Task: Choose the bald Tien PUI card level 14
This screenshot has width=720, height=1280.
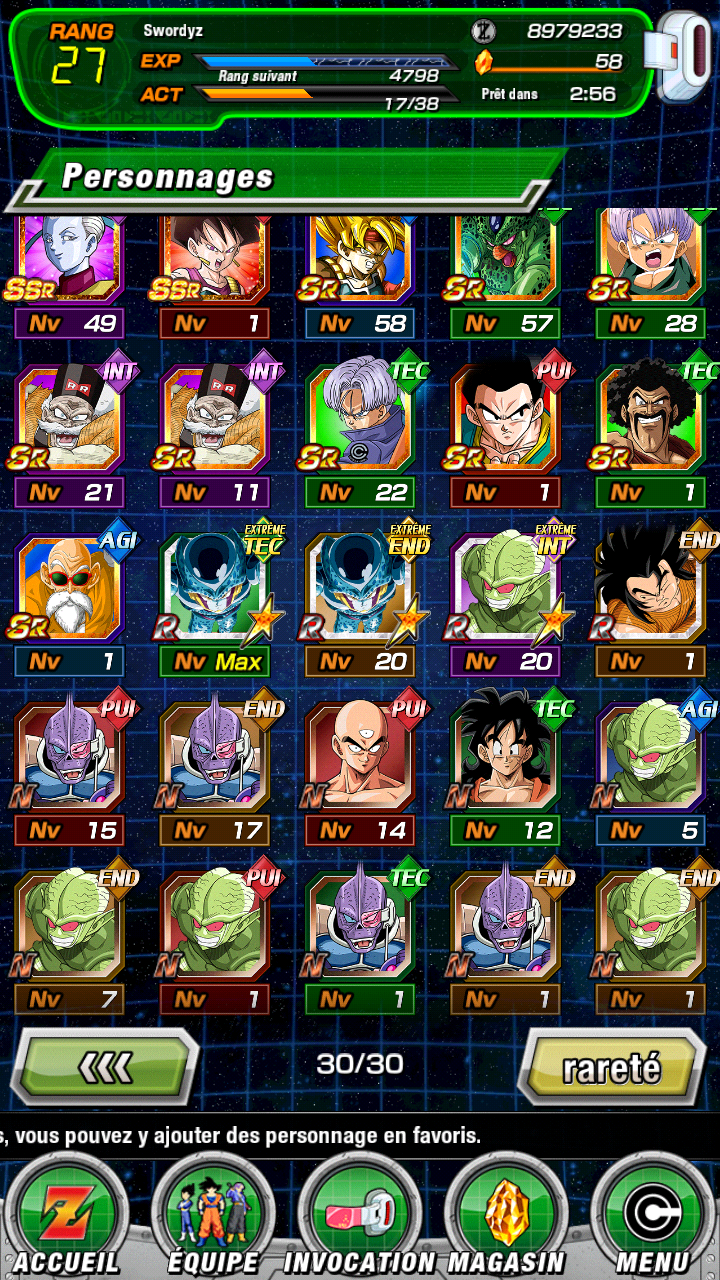Action: (x=360, y=758)
